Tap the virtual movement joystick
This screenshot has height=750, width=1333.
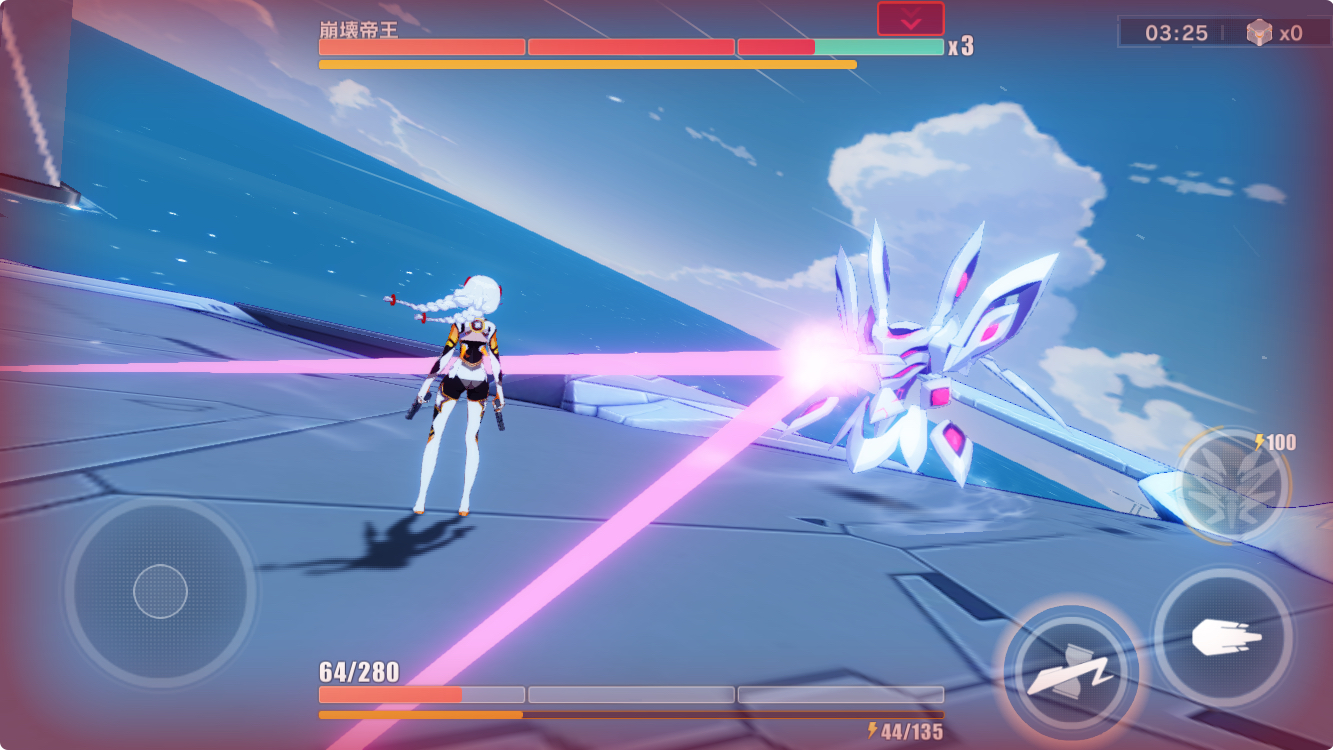(x=160, y=591)
